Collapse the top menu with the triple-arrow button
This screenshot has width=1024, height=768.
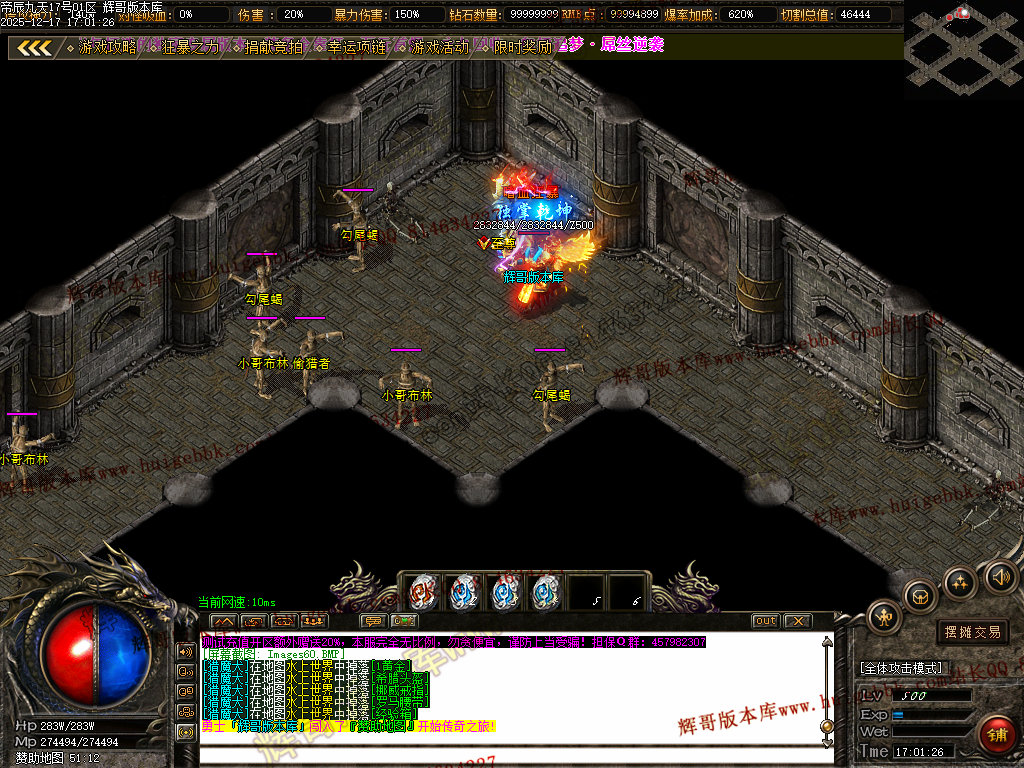(35, 47)
